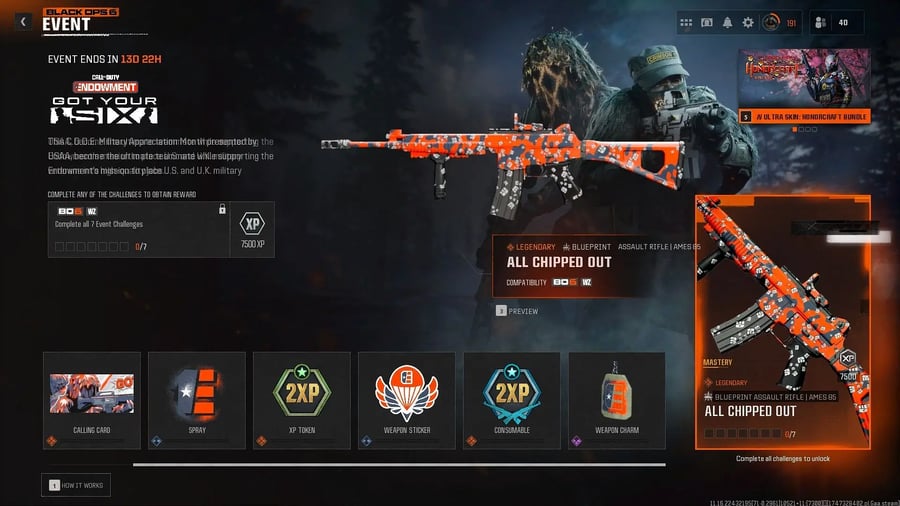Preview the All Chipped Out blueprint

coord(517,311)
